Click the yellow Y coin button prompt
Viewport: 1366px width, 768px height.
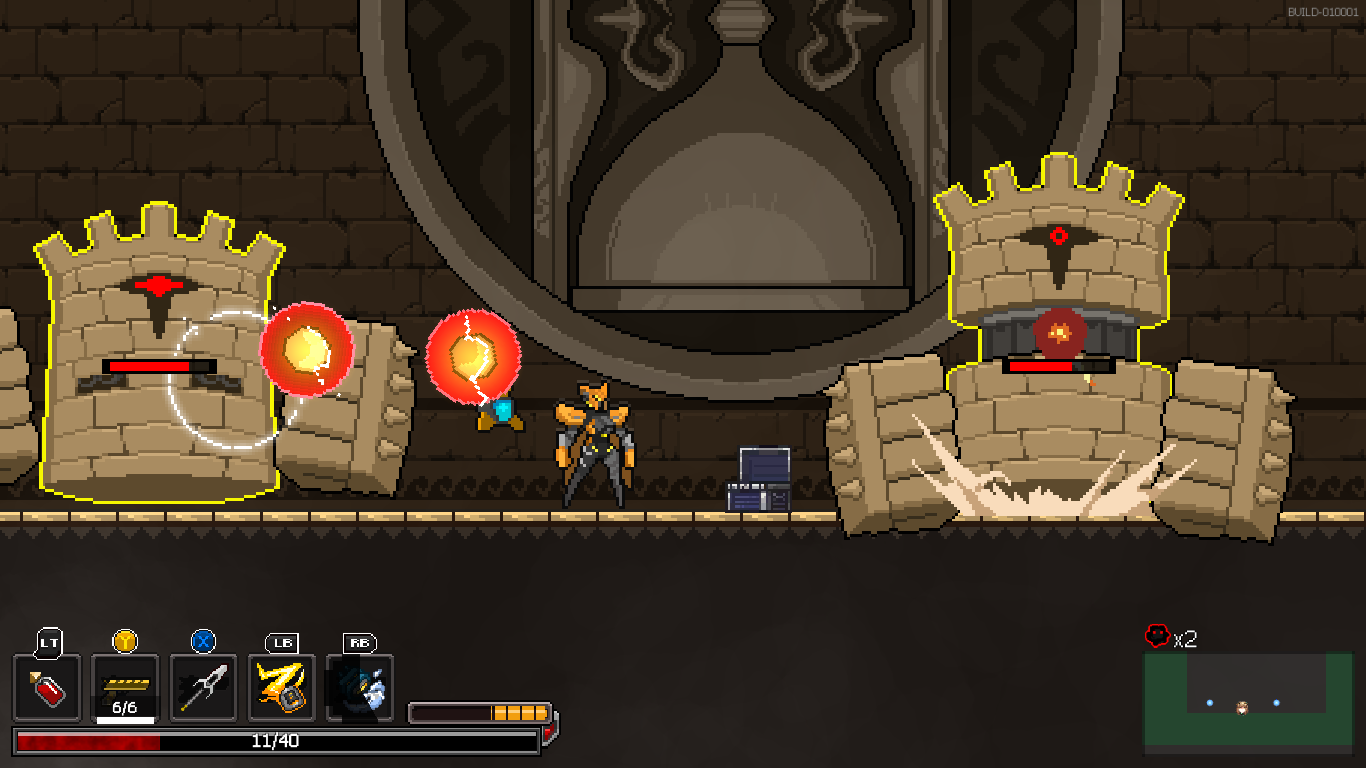[124, 642]
